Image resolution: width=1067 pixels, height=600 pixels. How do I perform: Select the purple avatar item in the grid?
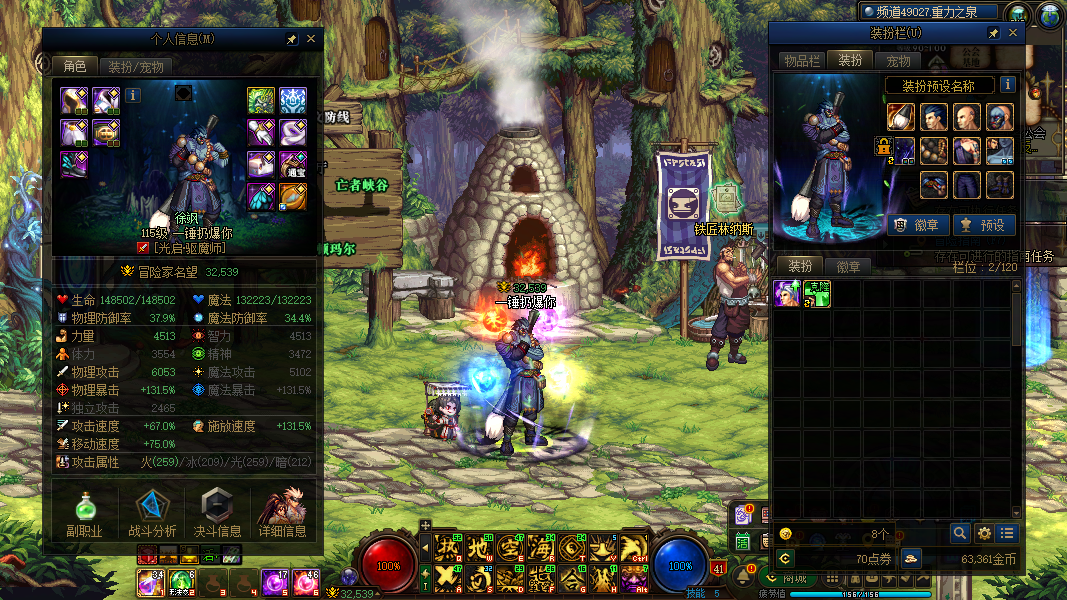point(787,293)
